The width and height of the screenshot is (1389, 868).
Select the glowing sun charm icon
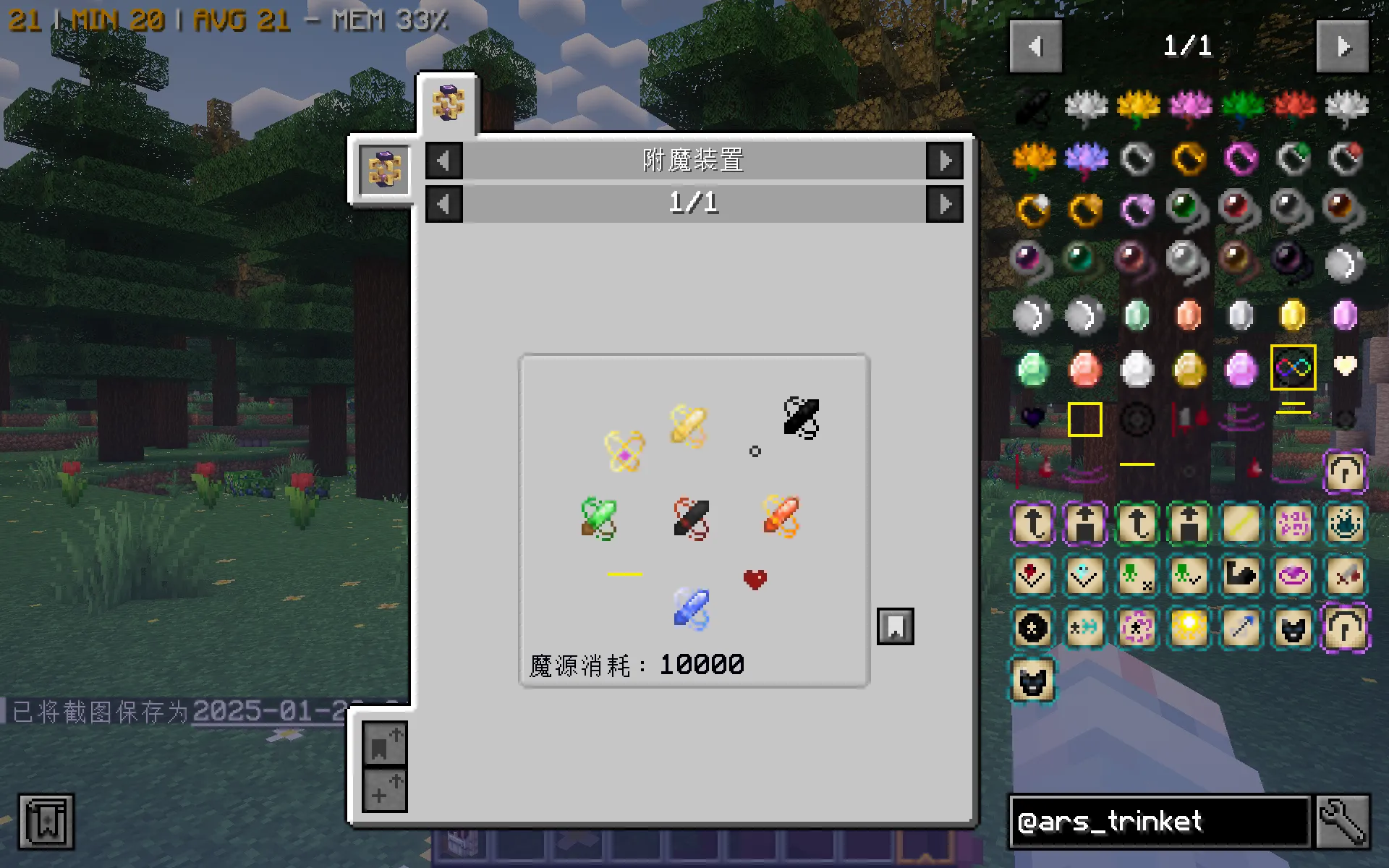point(1188,628)
